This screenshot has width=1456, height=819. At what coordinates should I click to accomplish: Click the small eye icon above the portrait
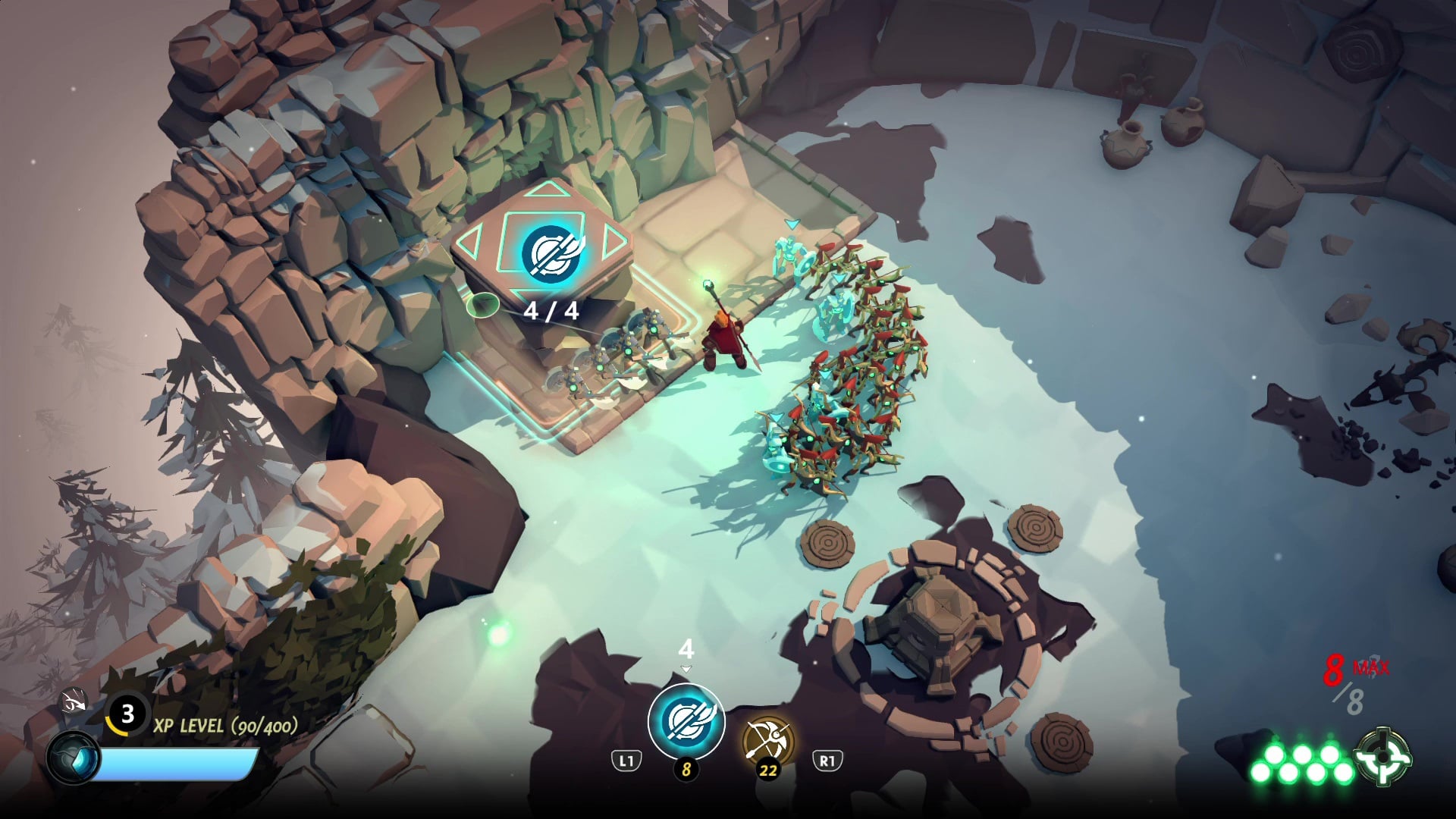(x=74, y=703)
